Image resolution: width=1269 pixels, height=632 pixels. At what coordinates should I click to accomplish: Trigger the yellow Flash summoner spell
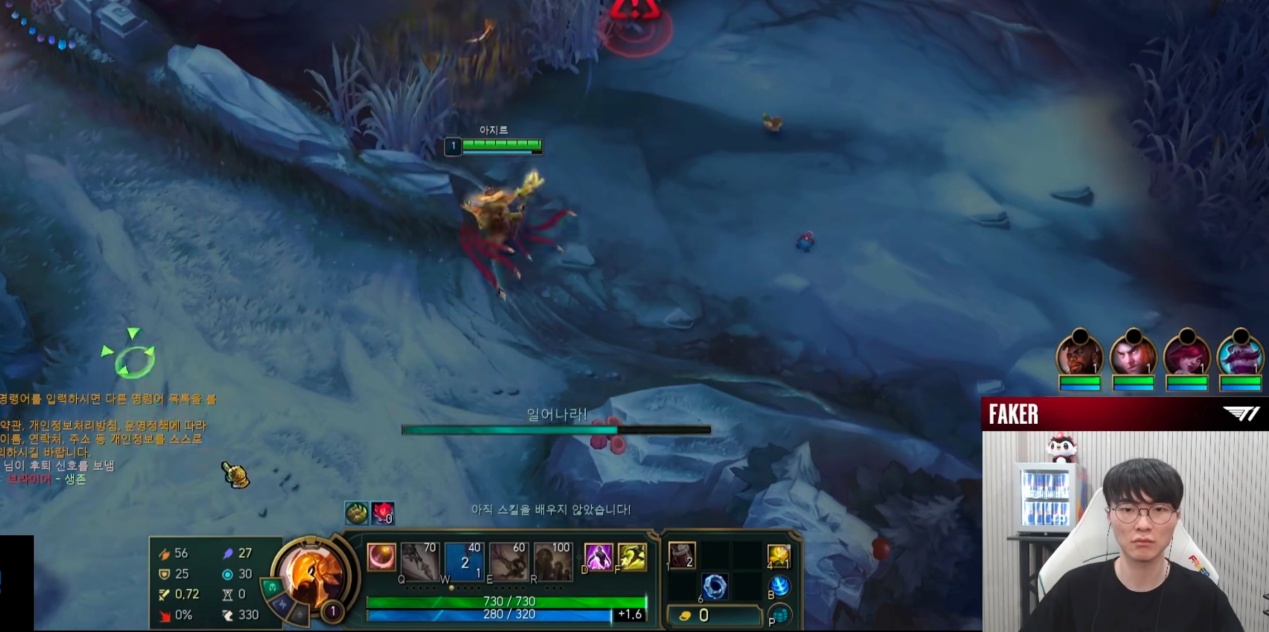point(632,557)
